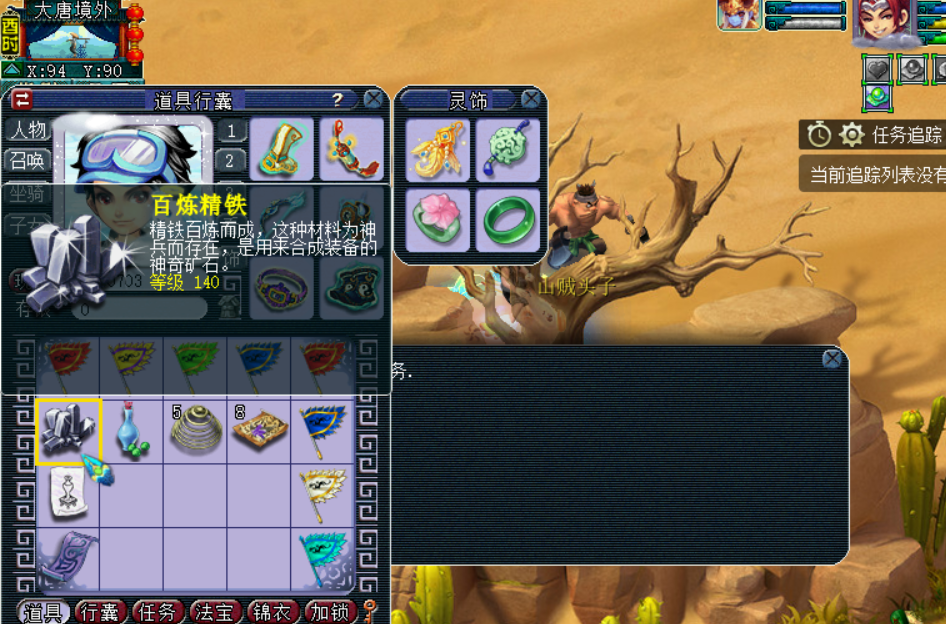Image resolution: width=946 pixels, height=624 pixels.
Task: Close the 道具行囊 inventory window
Action: (x=373, y=99)
